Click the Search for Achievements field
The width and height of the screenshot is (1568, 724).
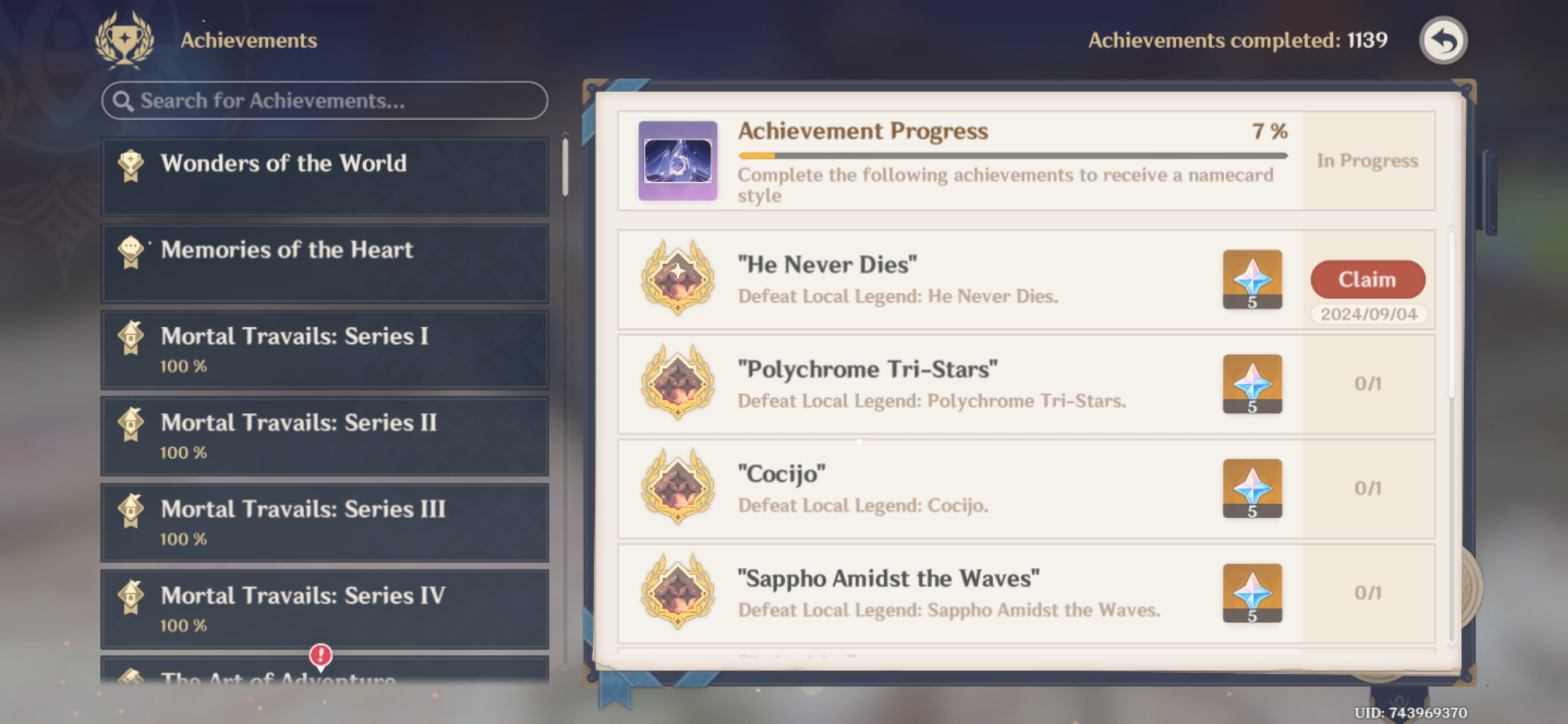[324, 100]
